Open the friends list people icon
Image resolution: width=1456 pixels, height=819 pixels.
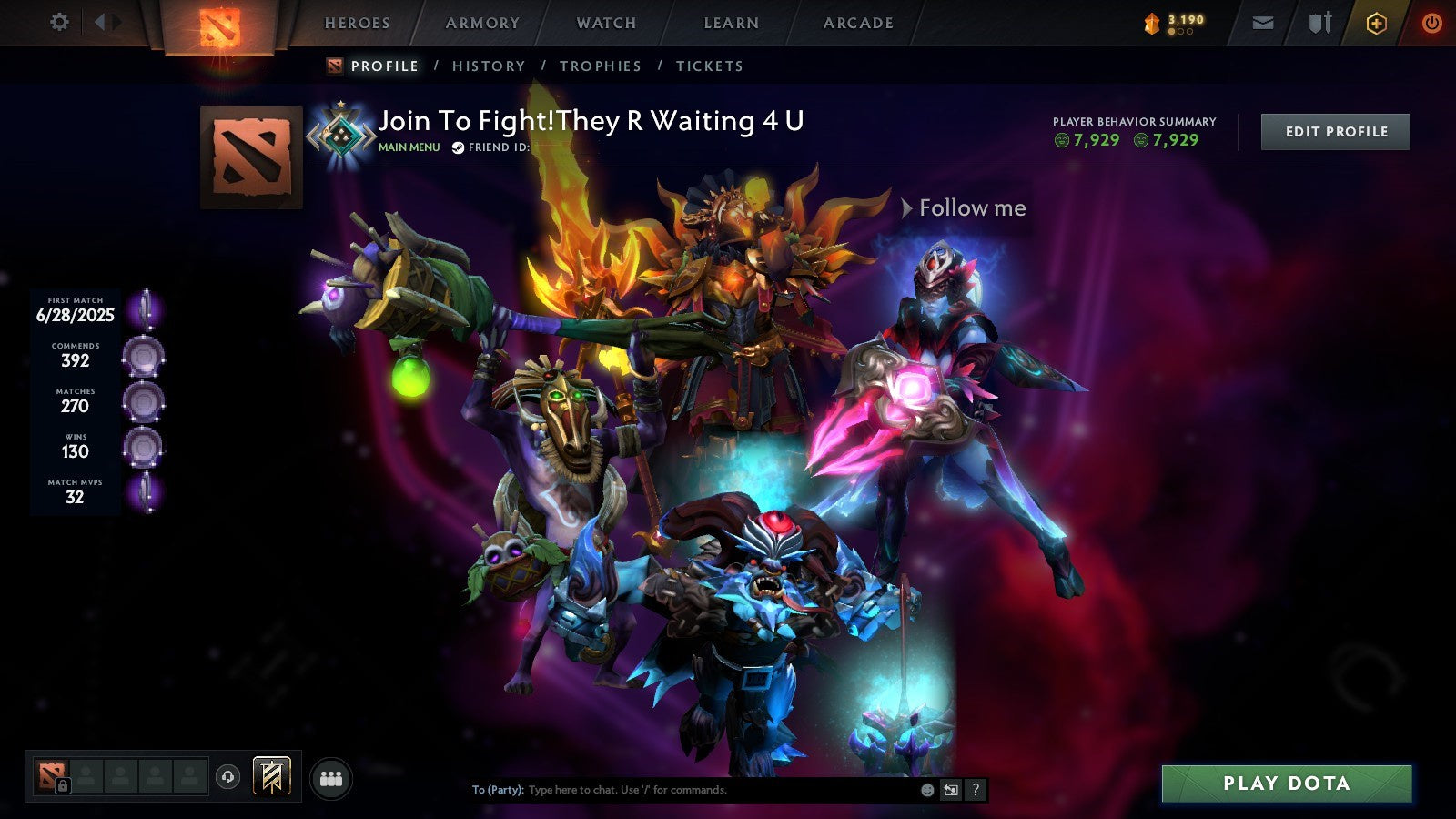pos(331,776)
